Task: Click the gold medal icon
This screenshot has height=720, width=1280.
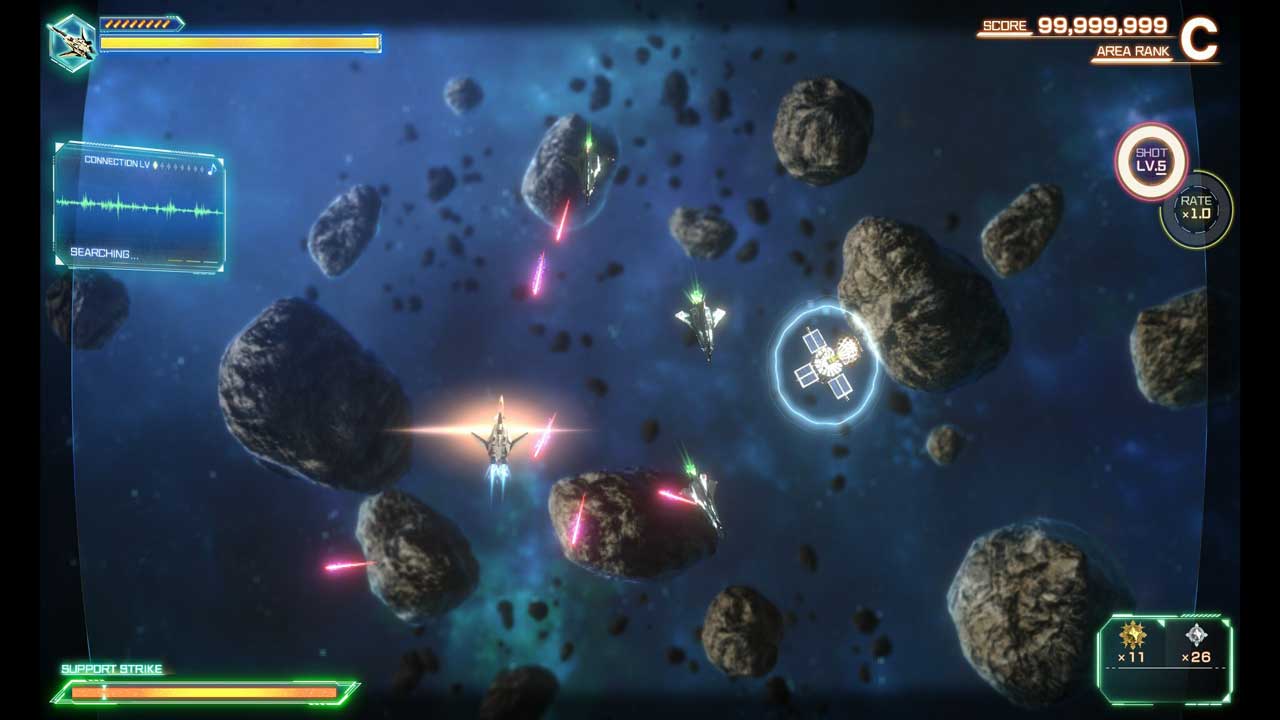Action: click(1132, 634)
